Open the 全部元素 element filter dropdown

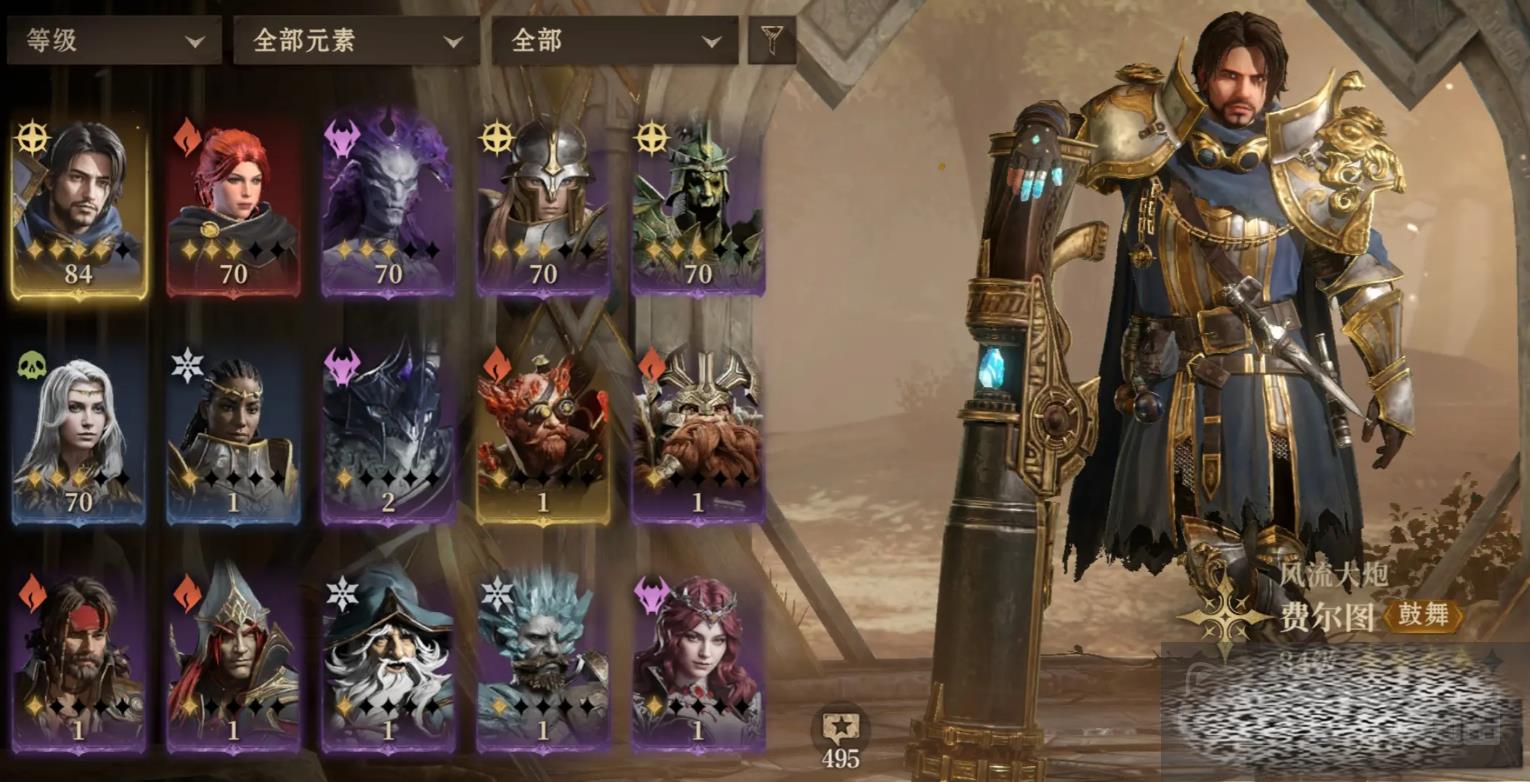pyautogui.click(x=356, y=41)
